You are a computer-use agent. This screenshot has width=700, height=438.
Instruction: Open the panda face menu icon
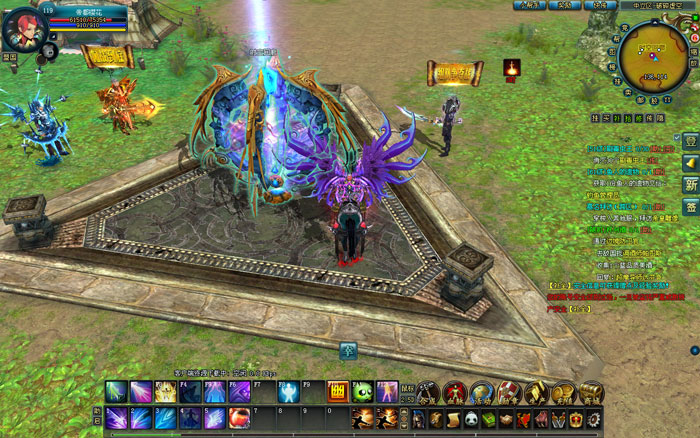pos(469,418)
